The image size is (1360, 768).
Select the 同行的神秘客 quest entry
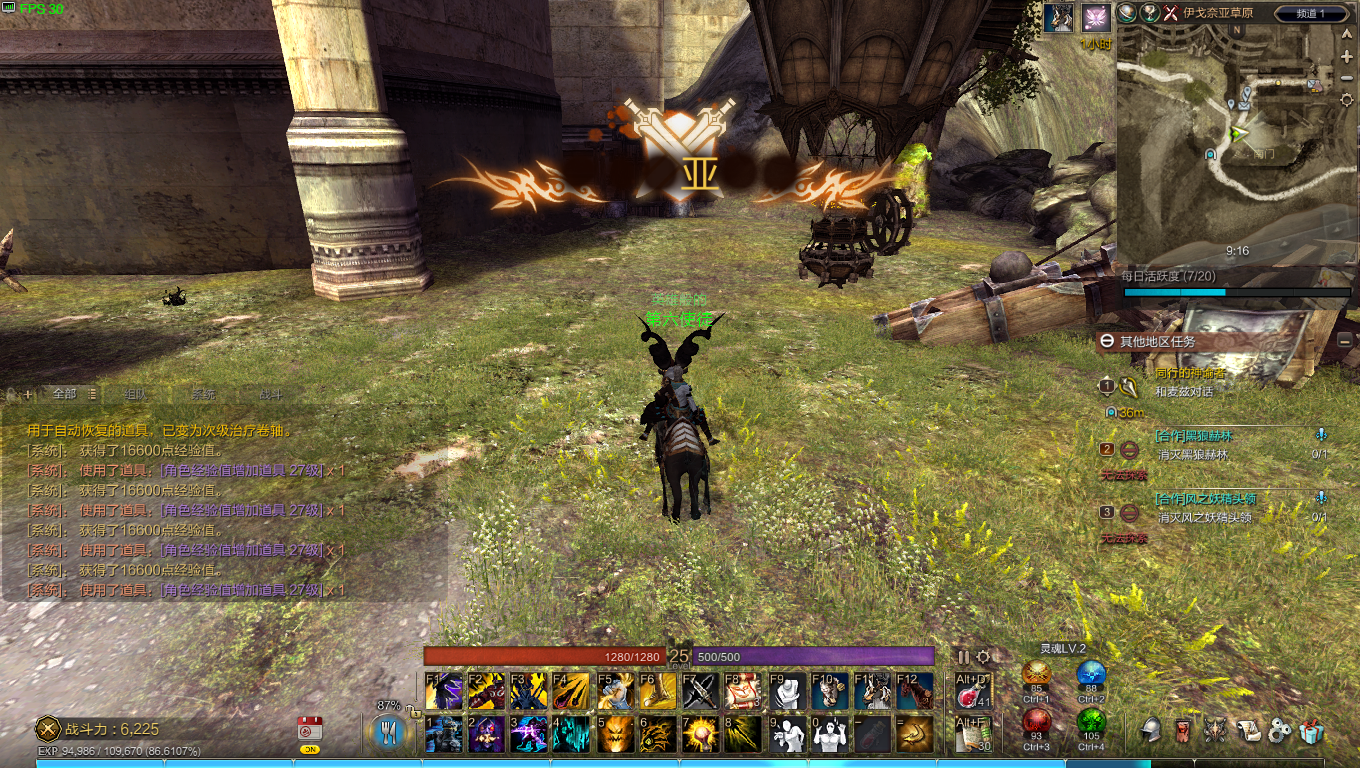(x=1190, y=373)
